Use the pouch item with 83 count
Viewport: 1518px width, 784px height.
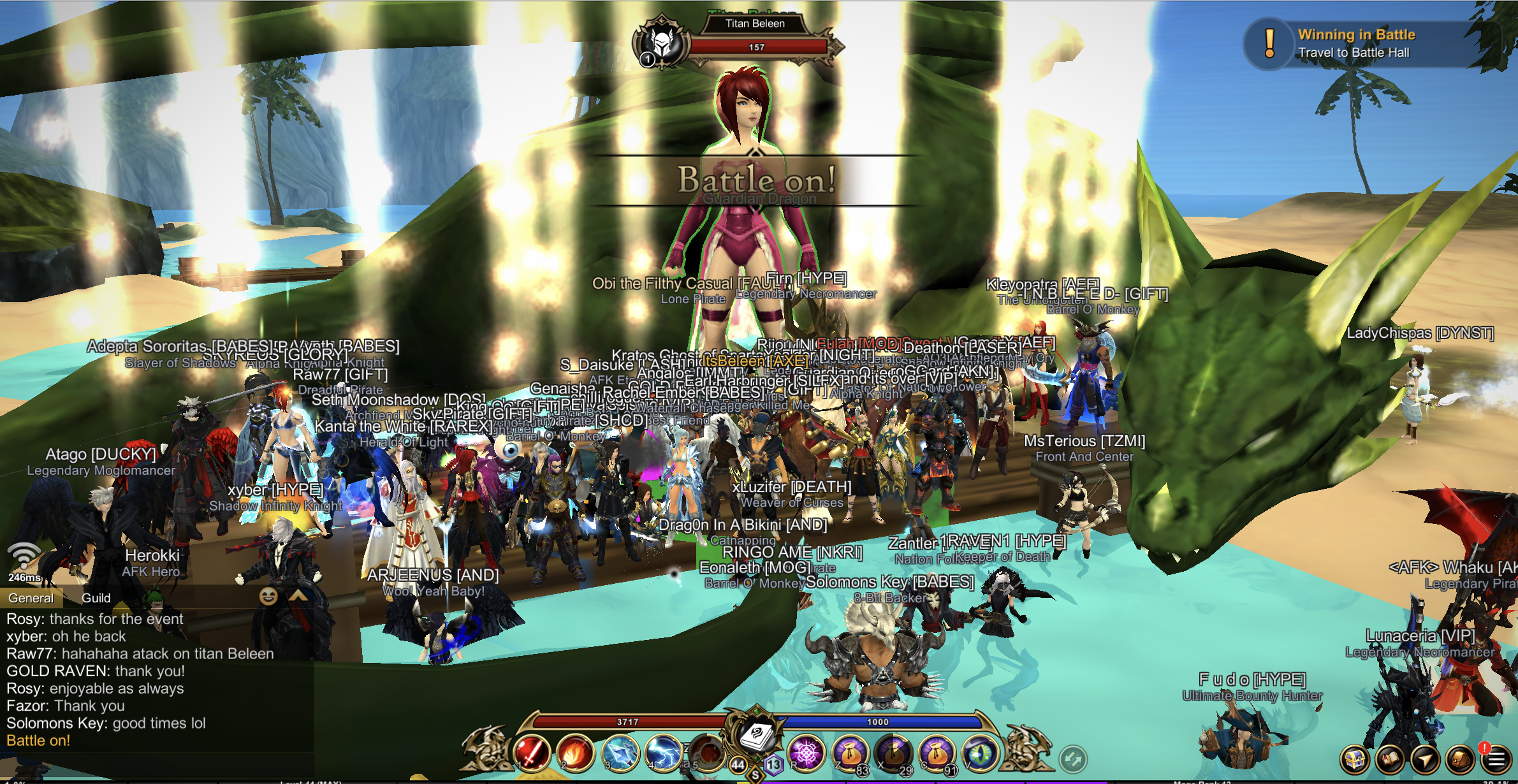tap(850, 753)
